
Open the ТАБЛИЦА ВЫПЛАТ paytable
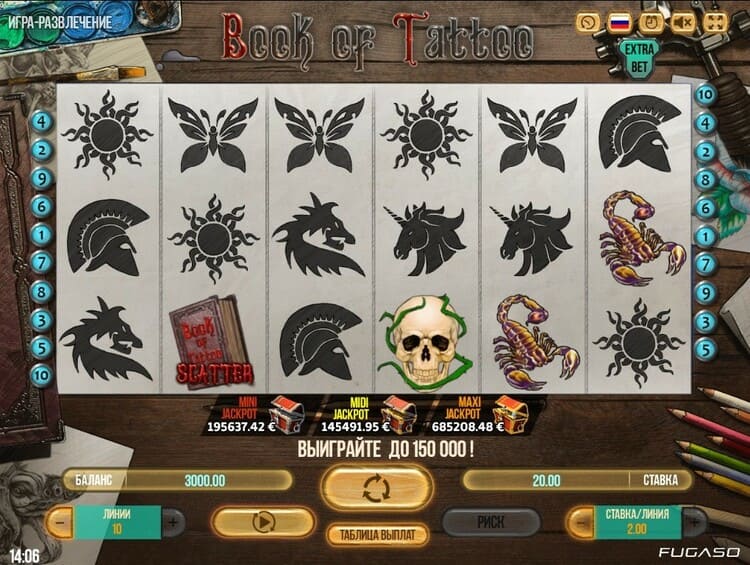tap(377, 535)
